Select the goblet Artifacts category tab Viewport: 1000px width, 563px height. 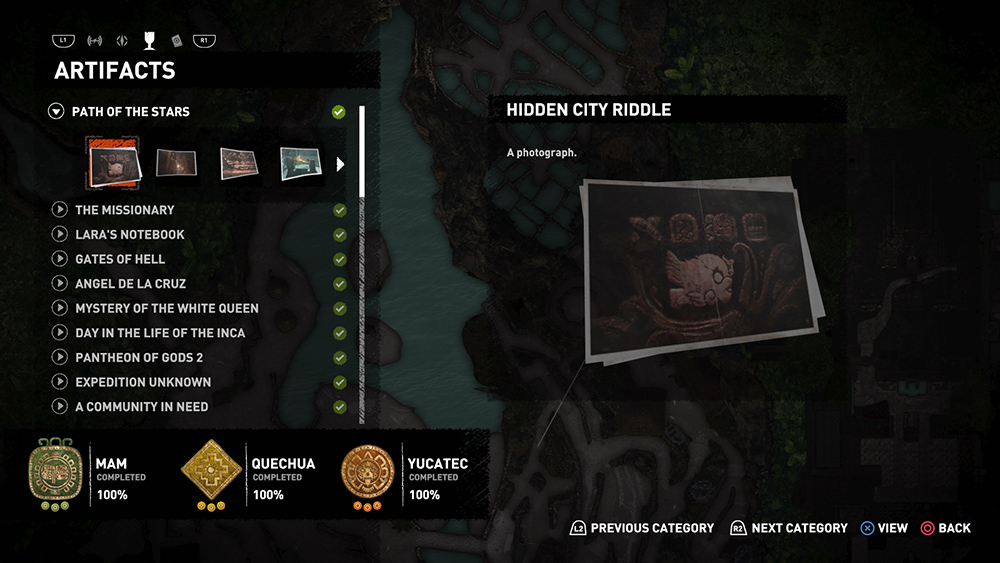(150, 41)
